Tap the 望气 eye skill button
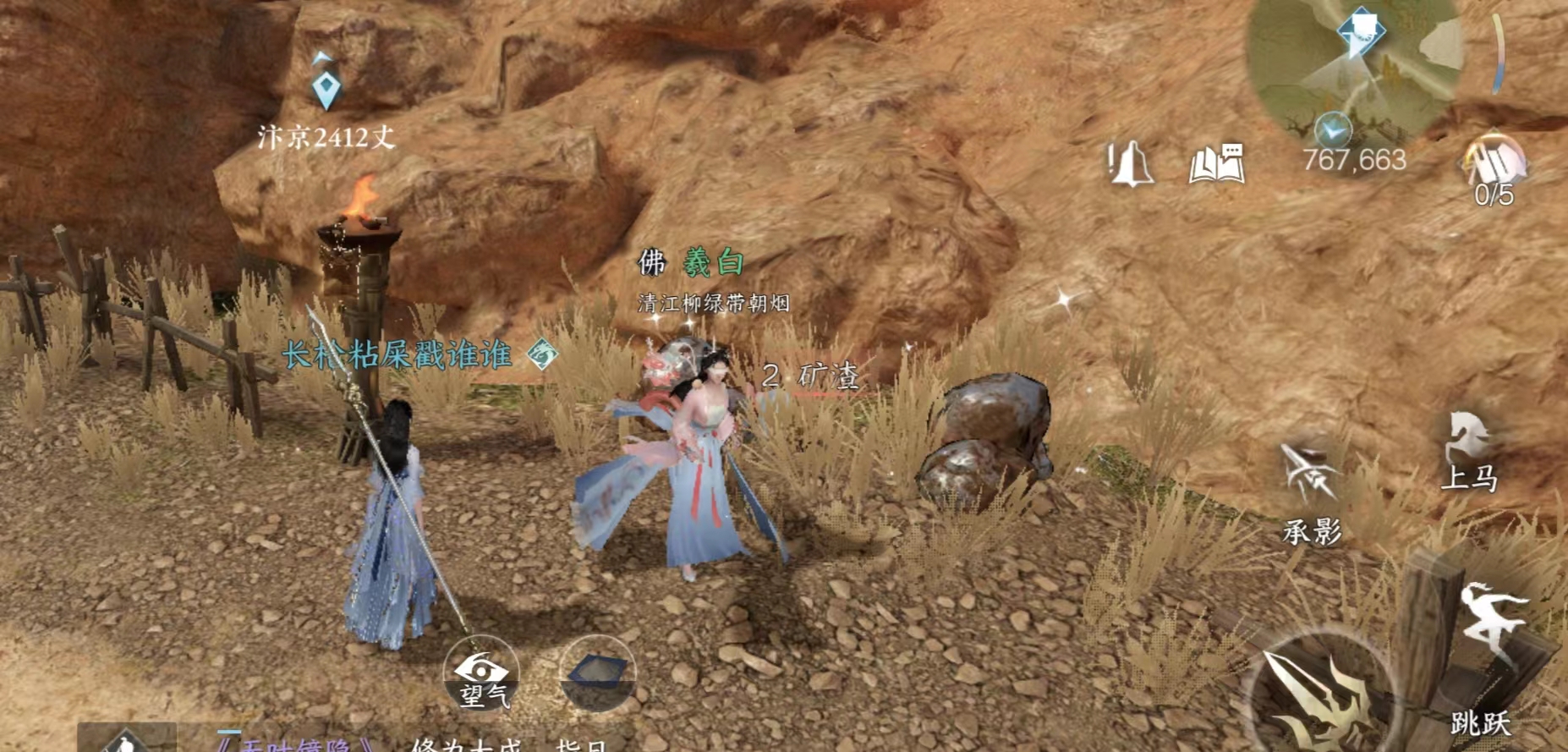The image size is (1568, 752). point(481,674)
